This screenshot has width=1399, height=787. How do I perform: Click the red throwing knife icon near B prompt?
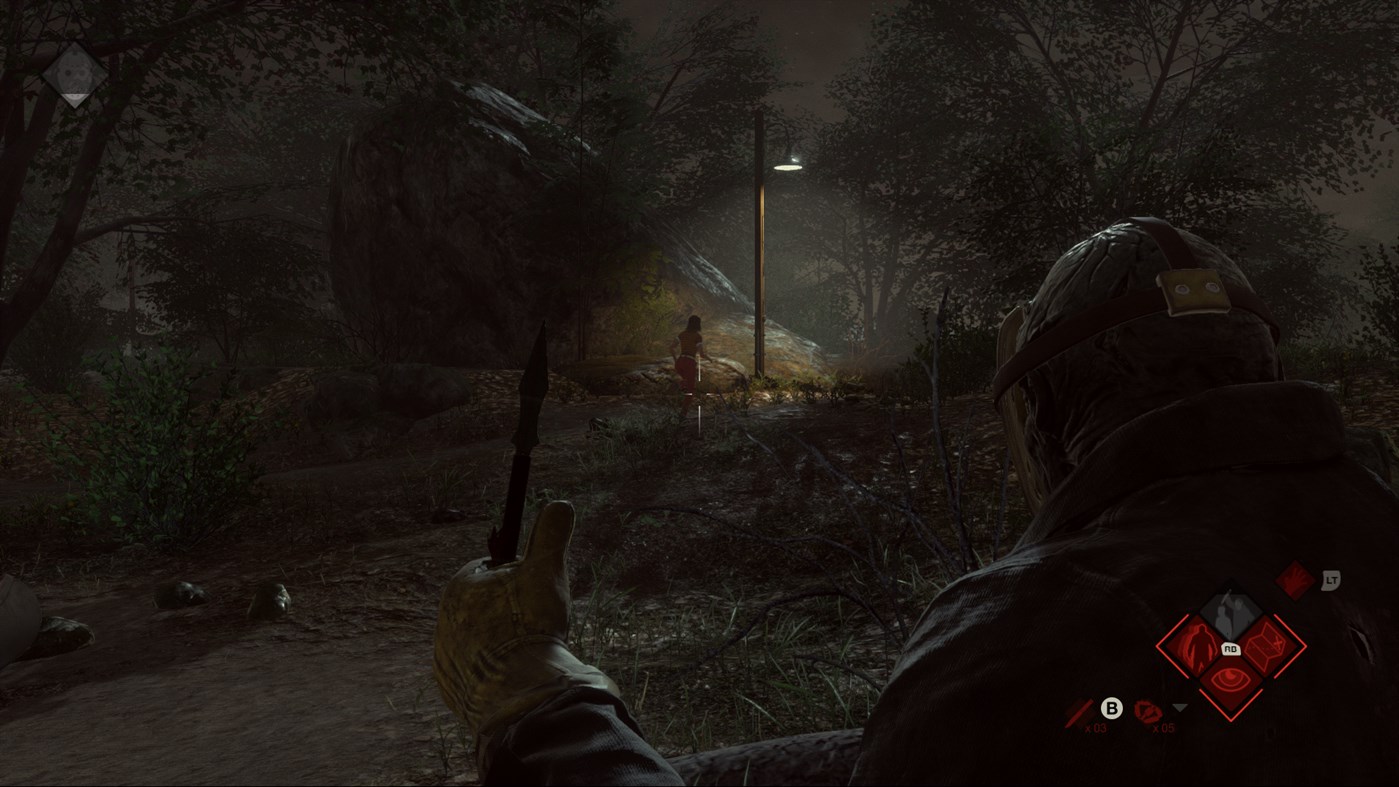[1079, 714]
